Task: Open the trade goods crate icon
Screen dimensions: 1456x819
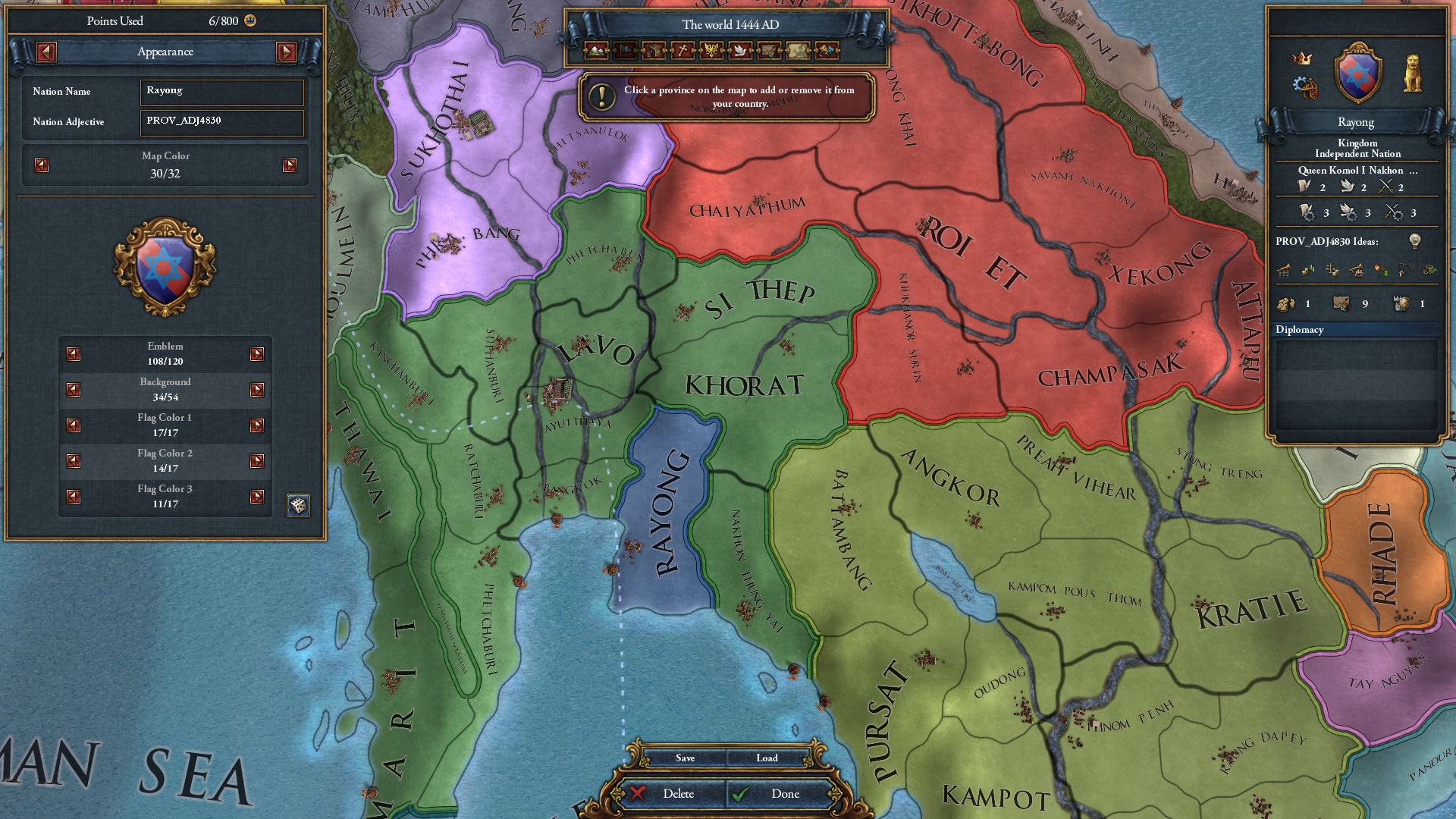Action: [654, 51]
